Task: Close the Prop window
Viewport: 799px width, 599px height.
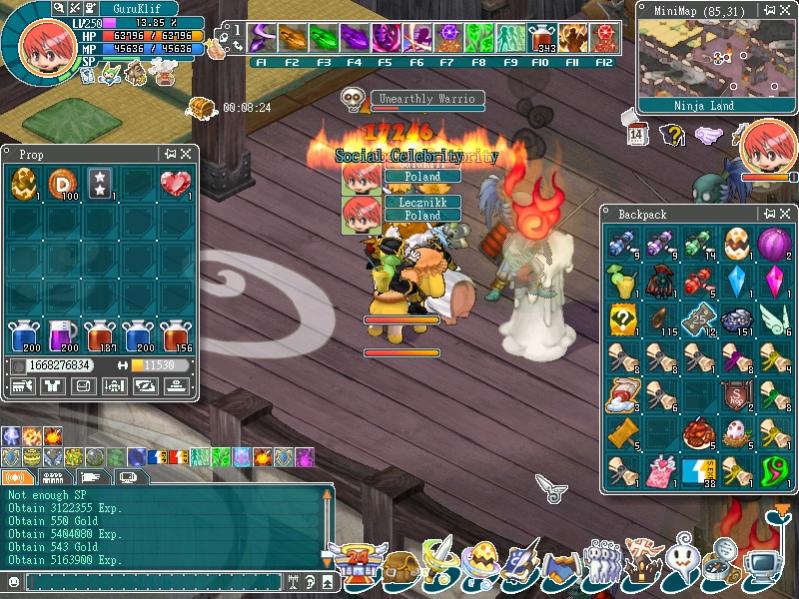Action: [187, 154]
